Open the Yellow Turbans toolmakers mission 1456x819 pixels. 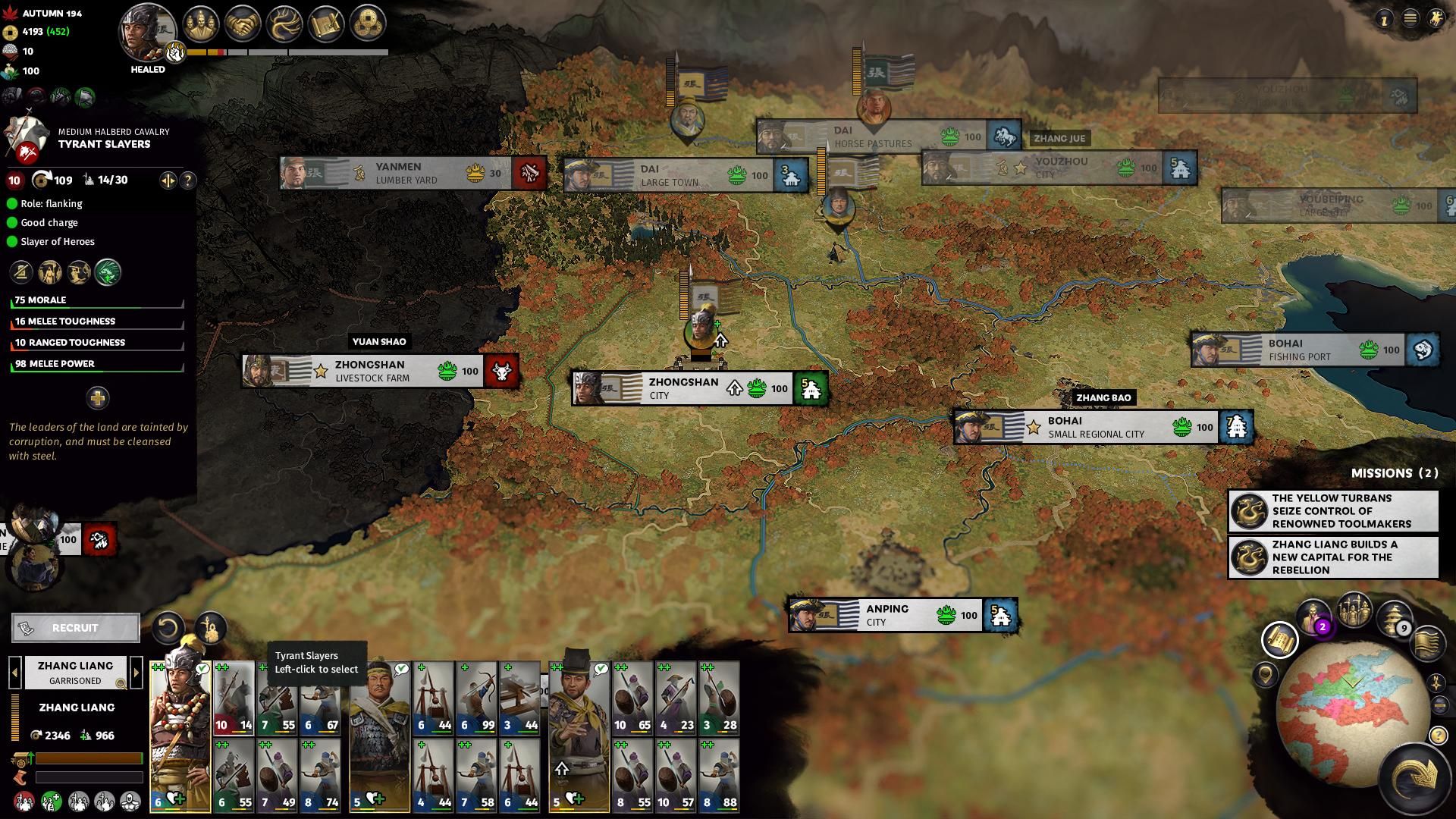1333,511
